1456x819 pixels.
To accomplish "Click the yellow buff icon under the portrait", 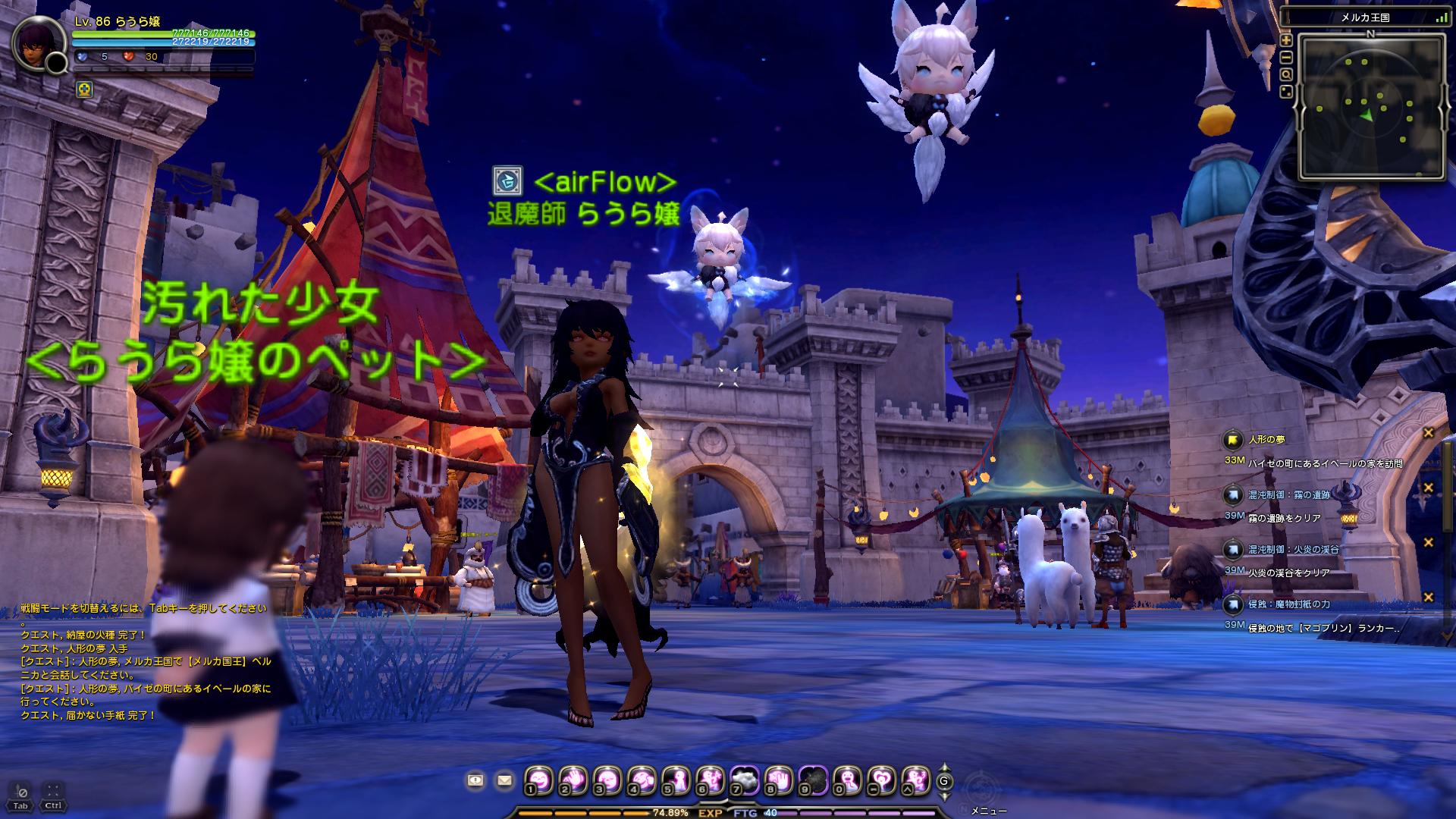I will (x=85, y=90).
